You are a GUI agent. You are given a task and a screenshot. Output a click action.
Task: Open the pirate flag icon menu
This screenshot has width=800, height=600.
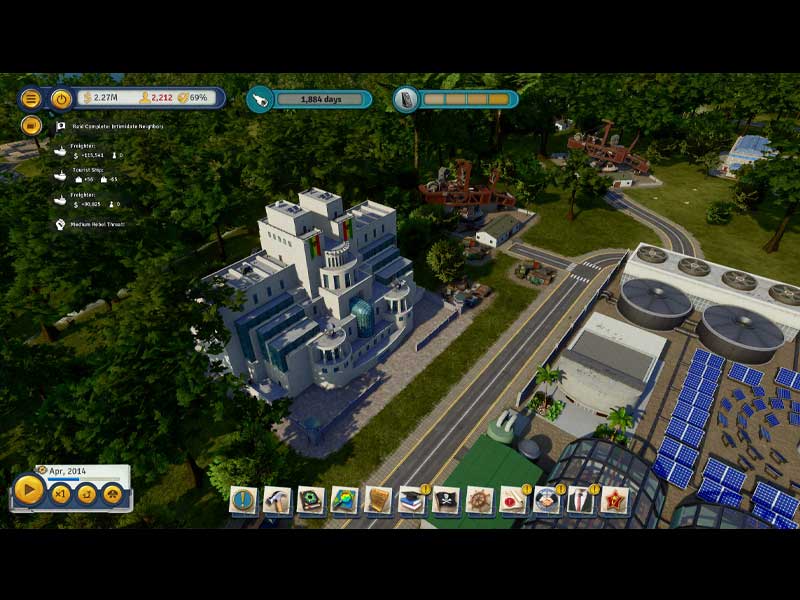pos(446,499)
